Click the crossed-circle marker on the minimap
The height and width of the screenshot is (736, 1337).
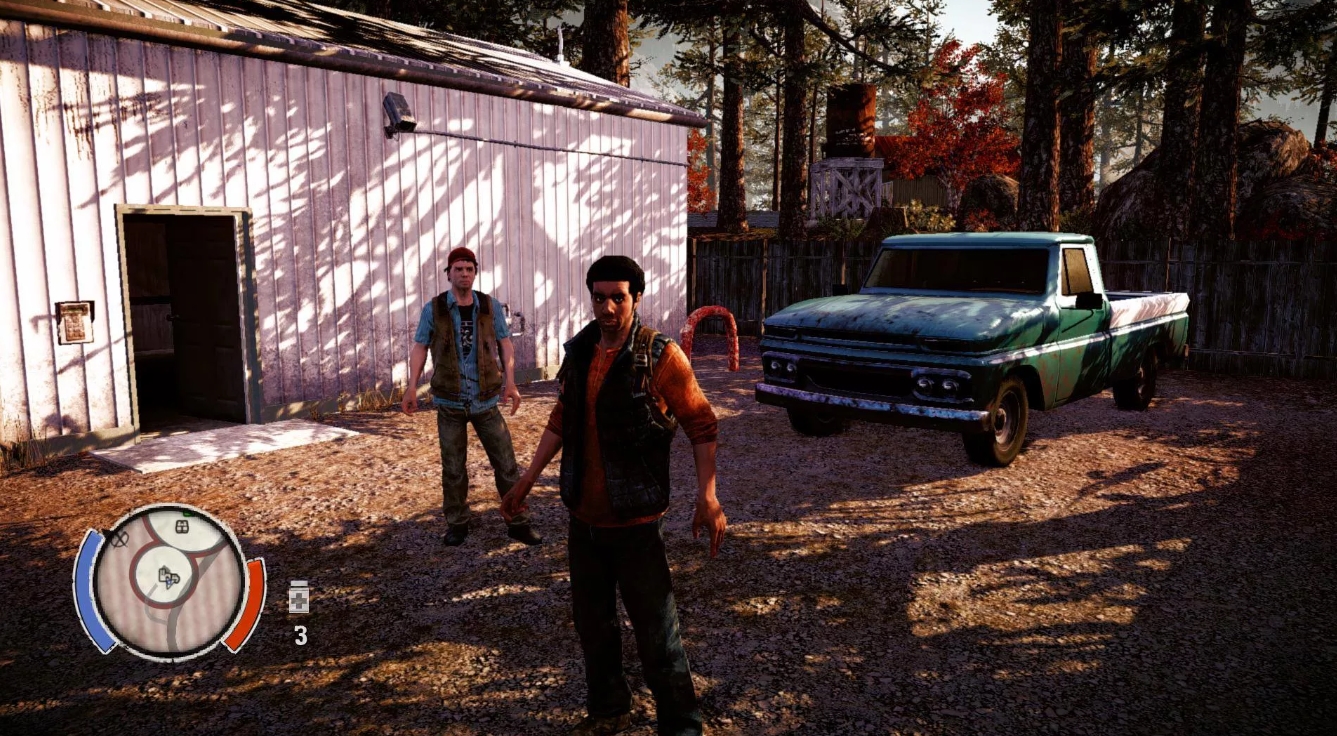[x=120, y=539]
